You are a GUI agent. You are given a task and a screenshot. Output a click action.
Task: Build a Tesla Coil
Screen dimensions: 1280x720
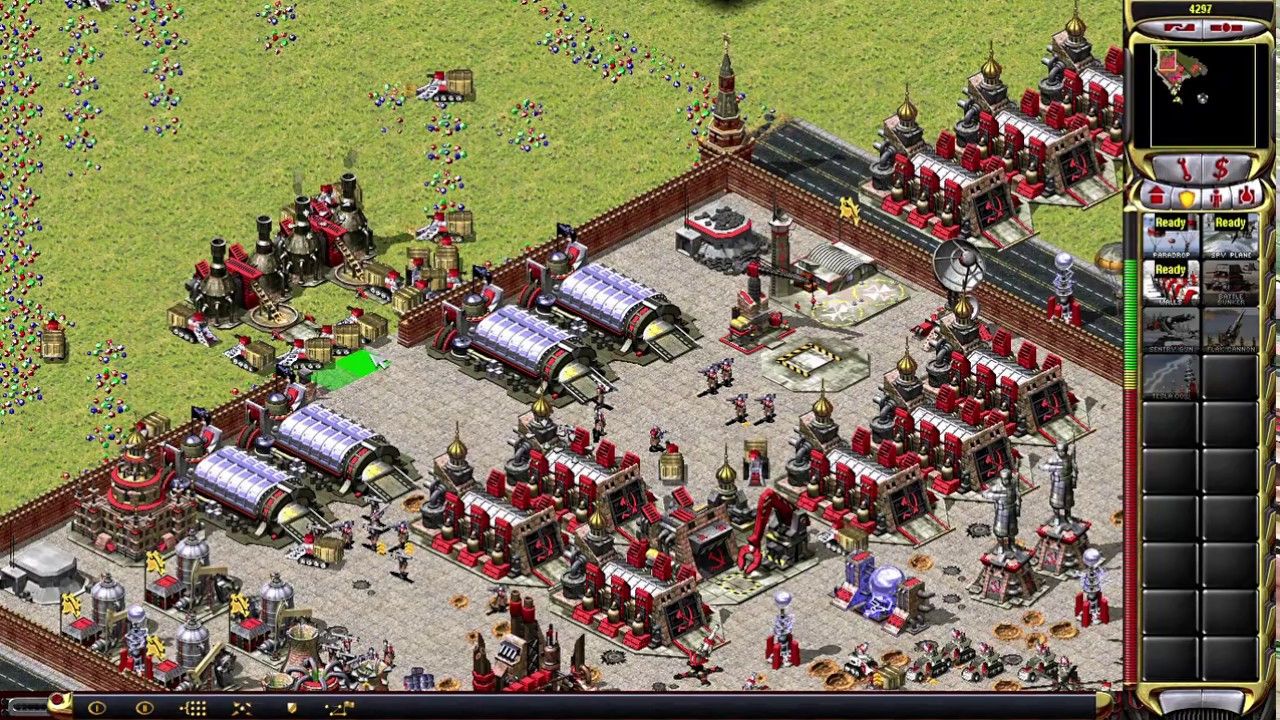tap(1171, 379)
